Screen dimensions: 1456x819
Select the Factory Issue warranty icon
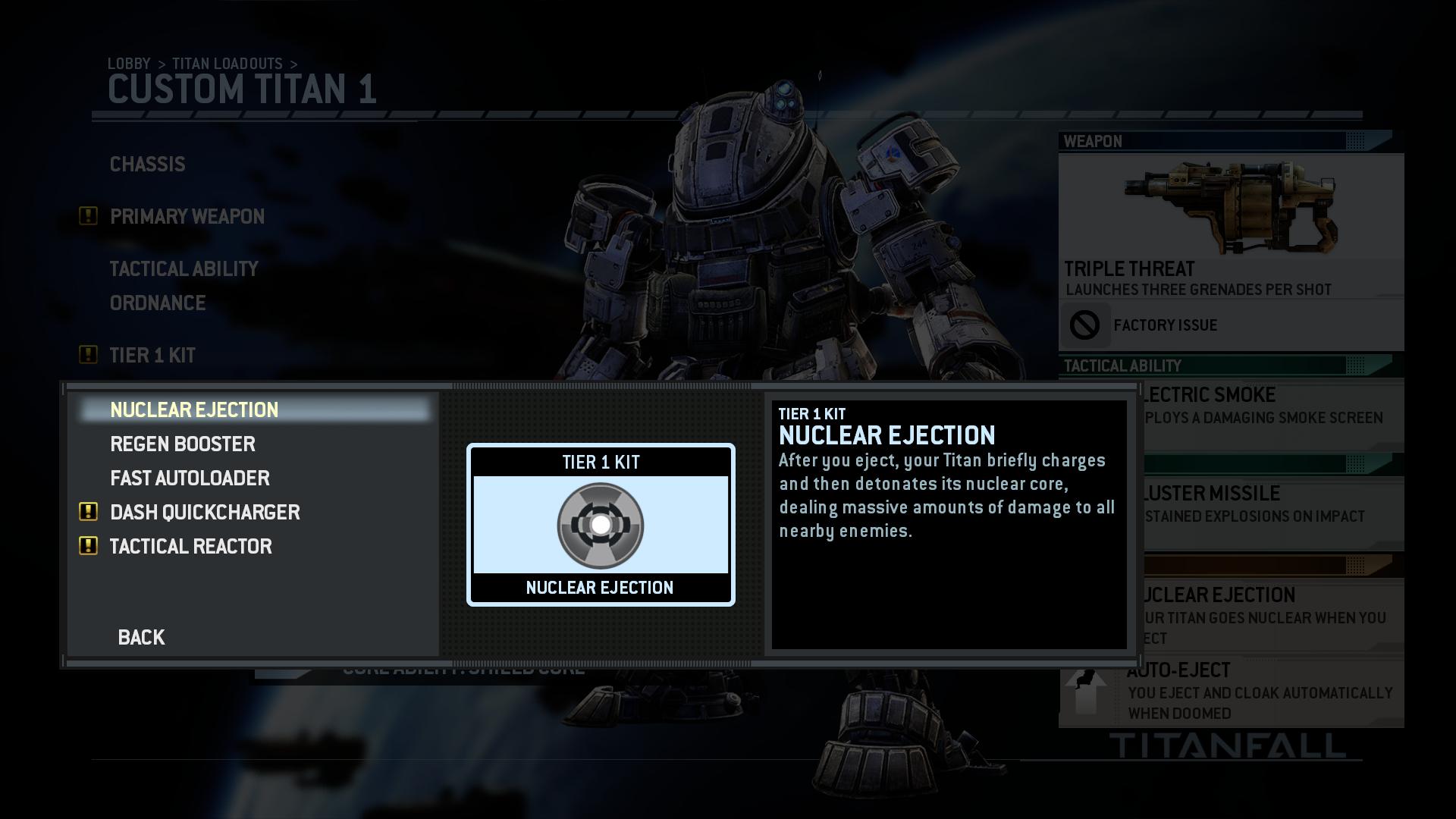pyautogui.click(x=1084, y=325)
